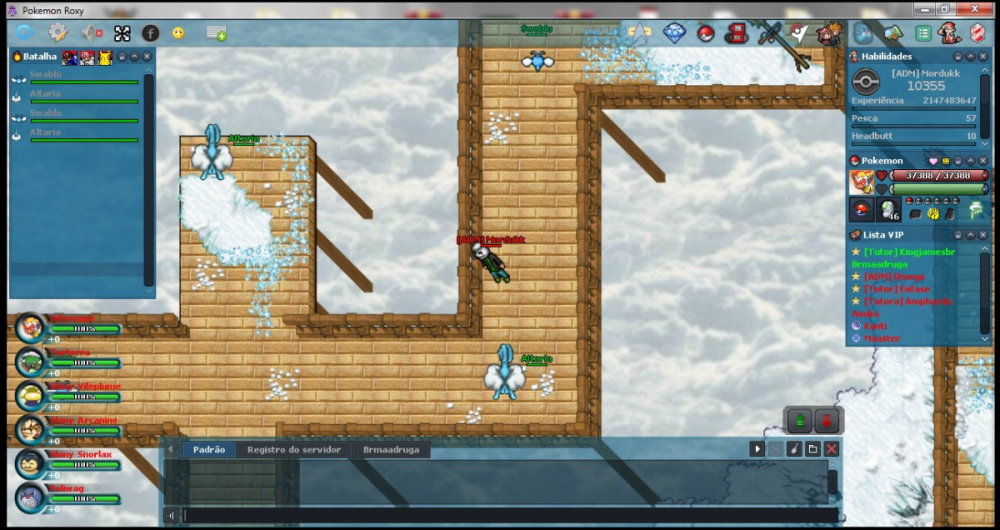The image size is (1000, 530).
Task: Open the diamond shop icon
Action: 674,33
